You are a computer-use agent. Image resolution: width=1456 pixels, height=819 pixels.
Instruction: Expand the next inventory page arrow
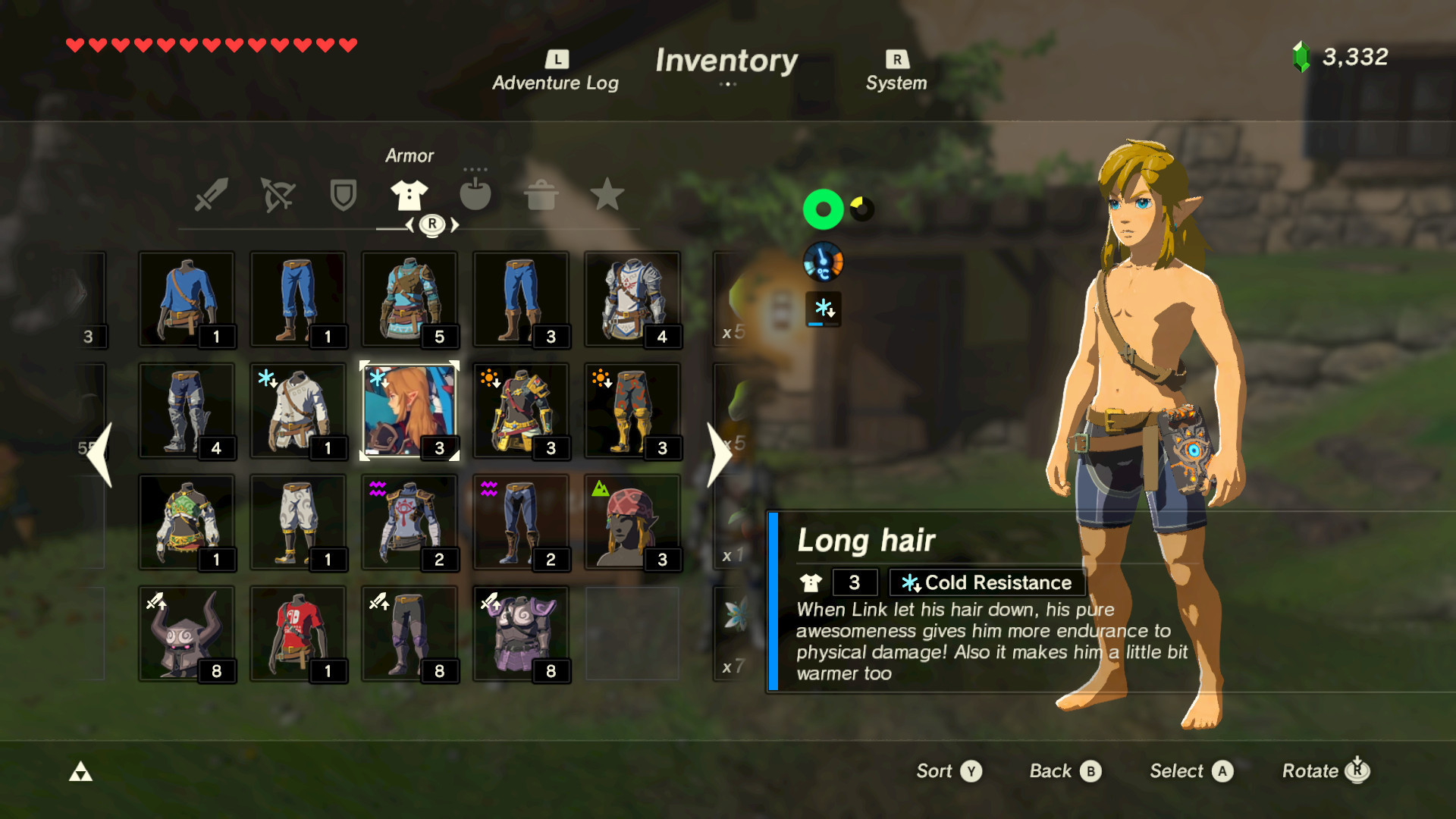[719, 453]
